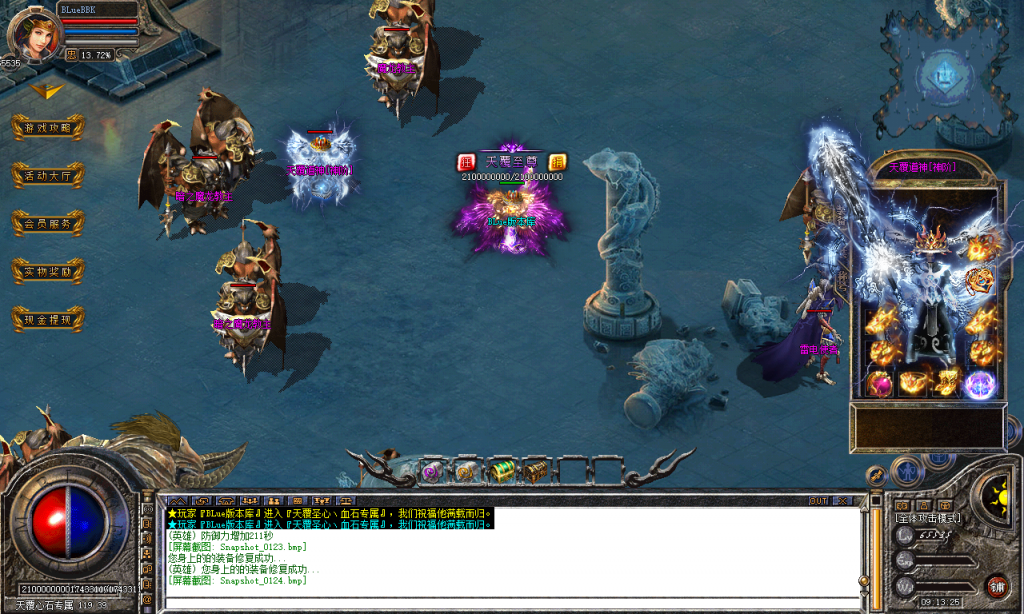Inspect the purple lightning orb equipment slot
This screenshot has height=614, width=1024.
click(979, 383)
